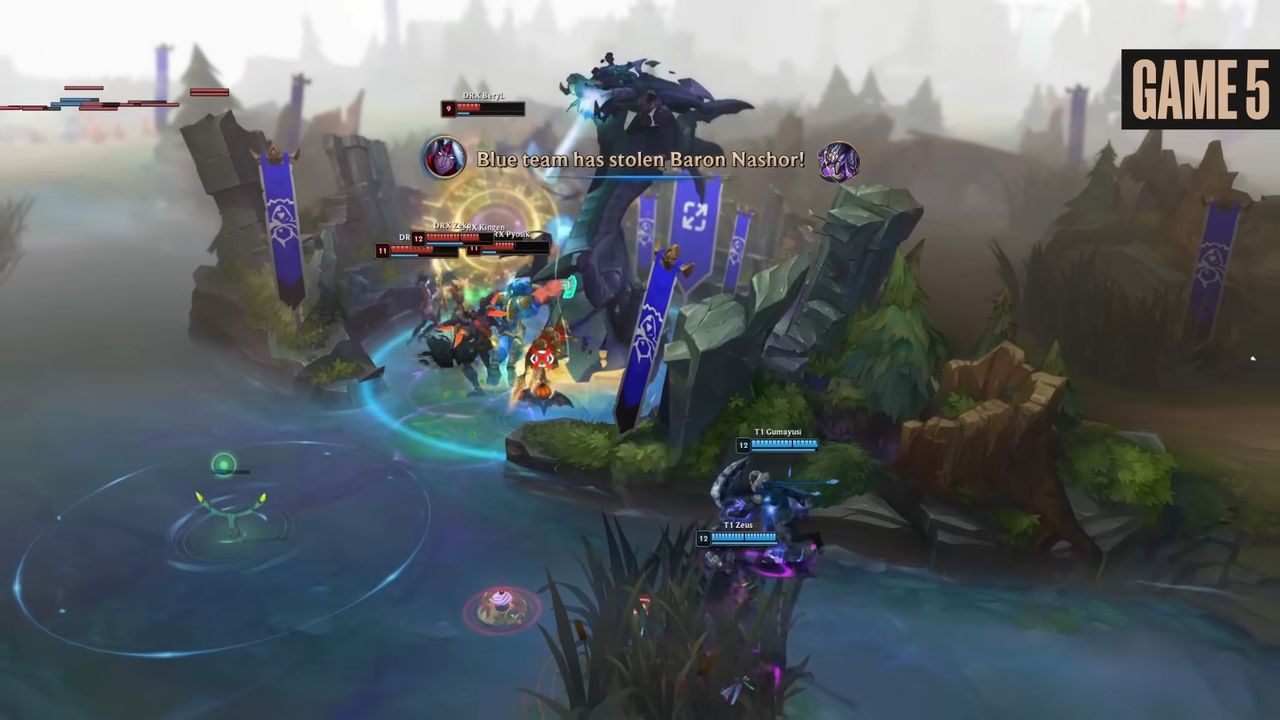
Task: Select the level 9 indicator above DRX BeryL
Action: [x=450, y=108]
